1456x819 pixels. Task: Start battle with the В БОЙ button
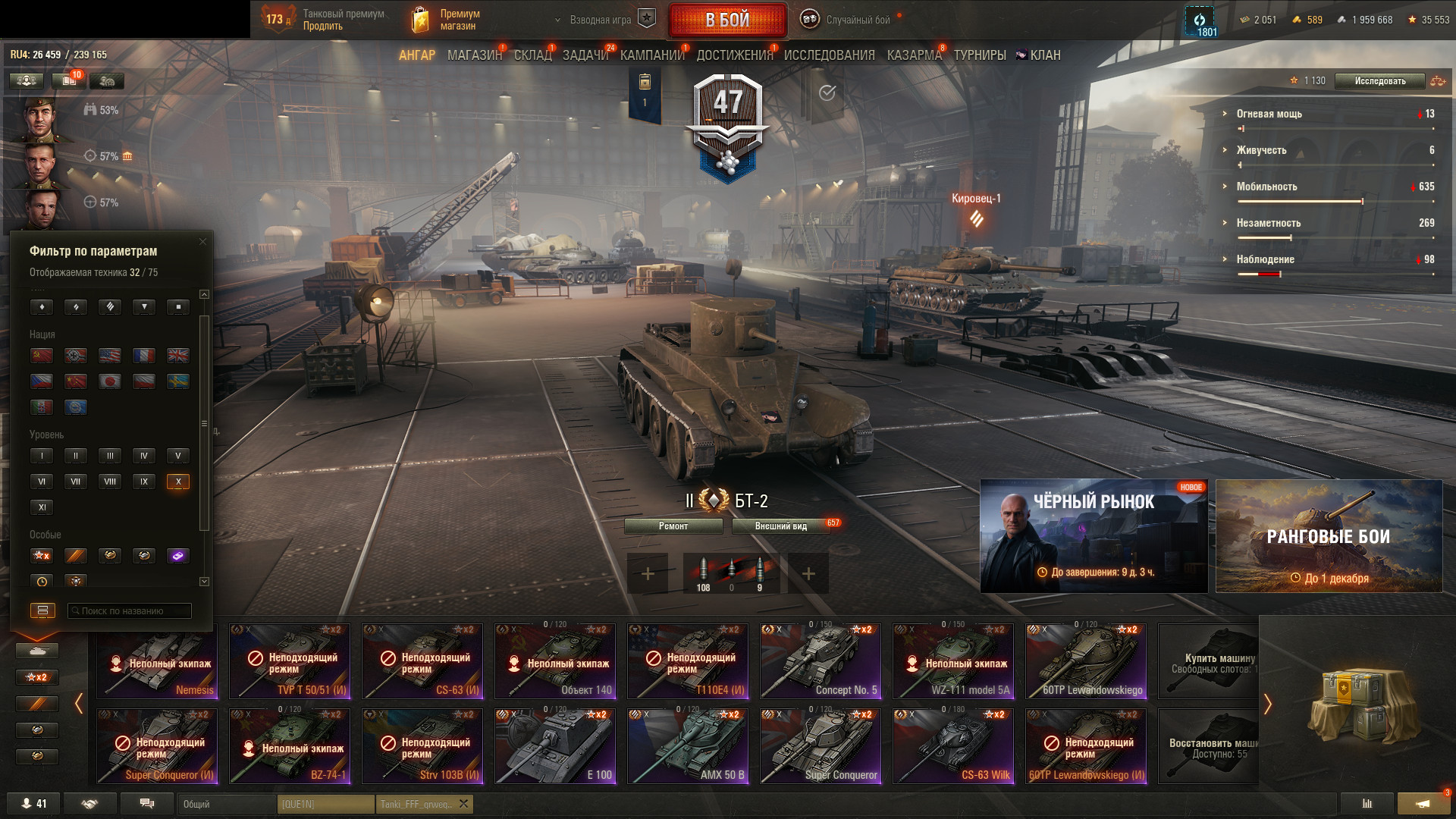727,20
